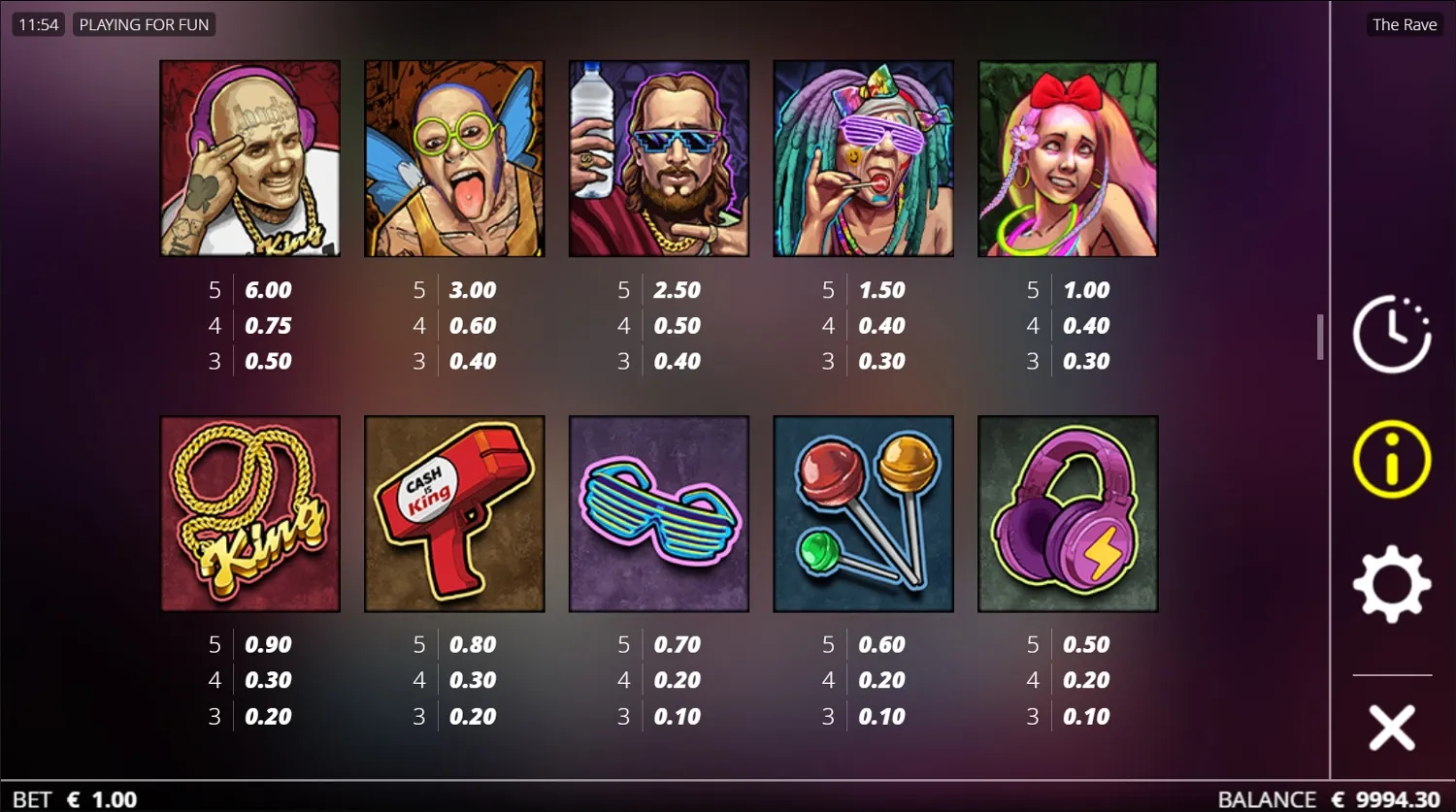Select the purple headphones symbol
Screen dimensions: 1456x812
click(x=1067, y=513)
